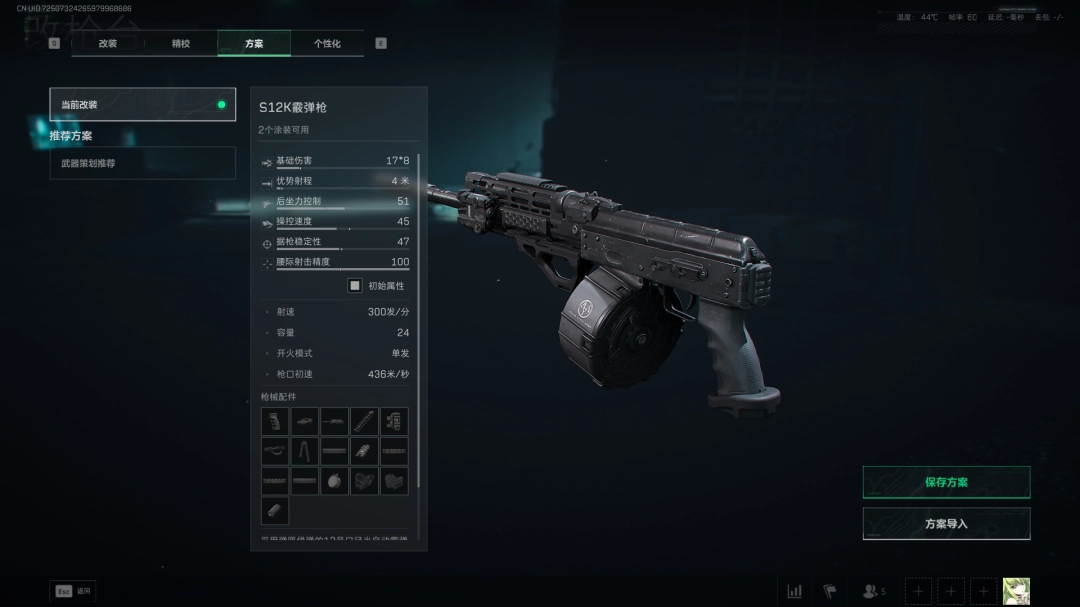Viewport: 1080px width, 607px height.
Task: Click the flags icon in bottom bar
Action: (829, 591)
